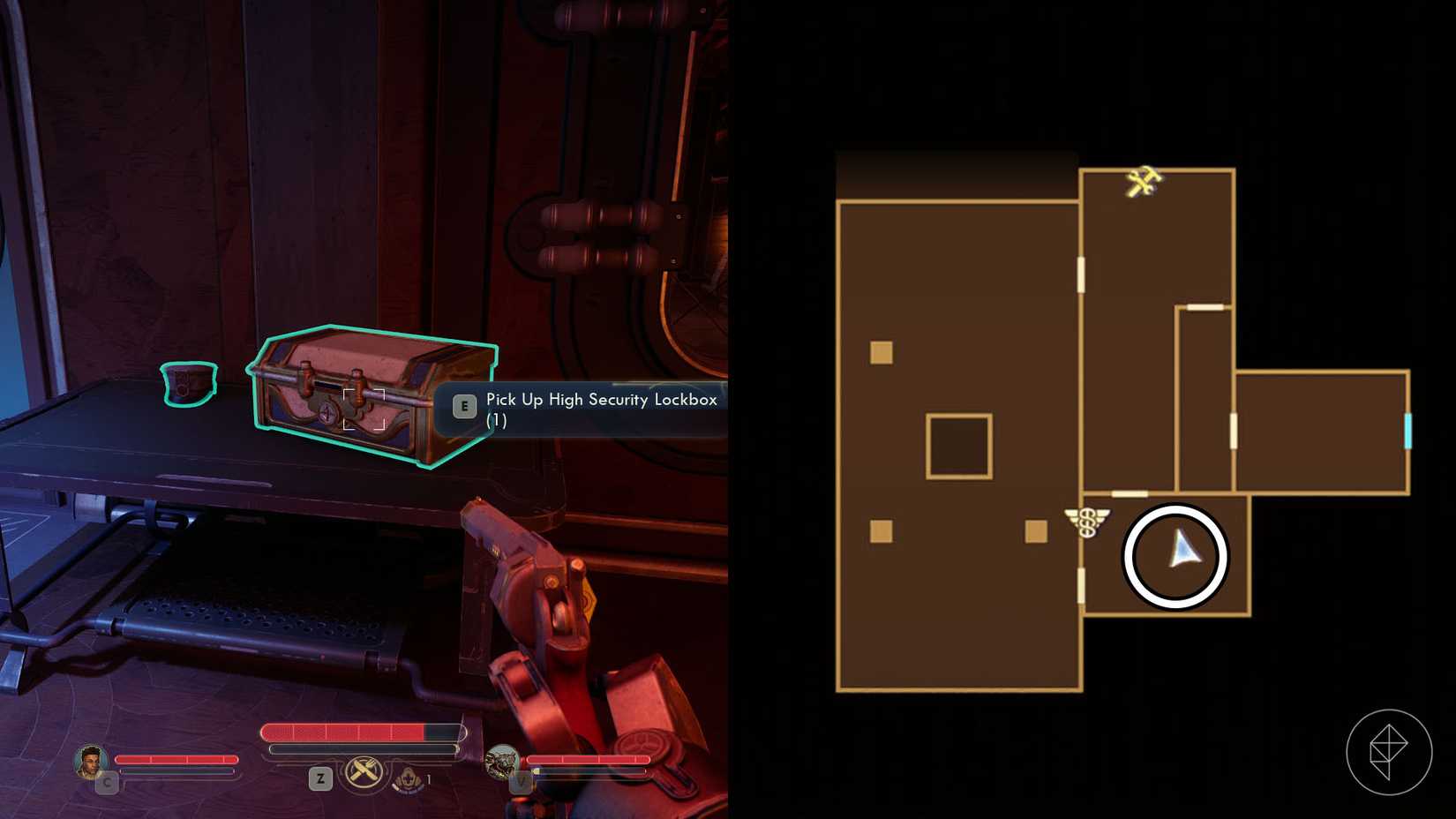The width and height of the screenshot is (1456, 819).
Task: Click the Z key badge on the HUD
Action: click(x=319, y=779)
